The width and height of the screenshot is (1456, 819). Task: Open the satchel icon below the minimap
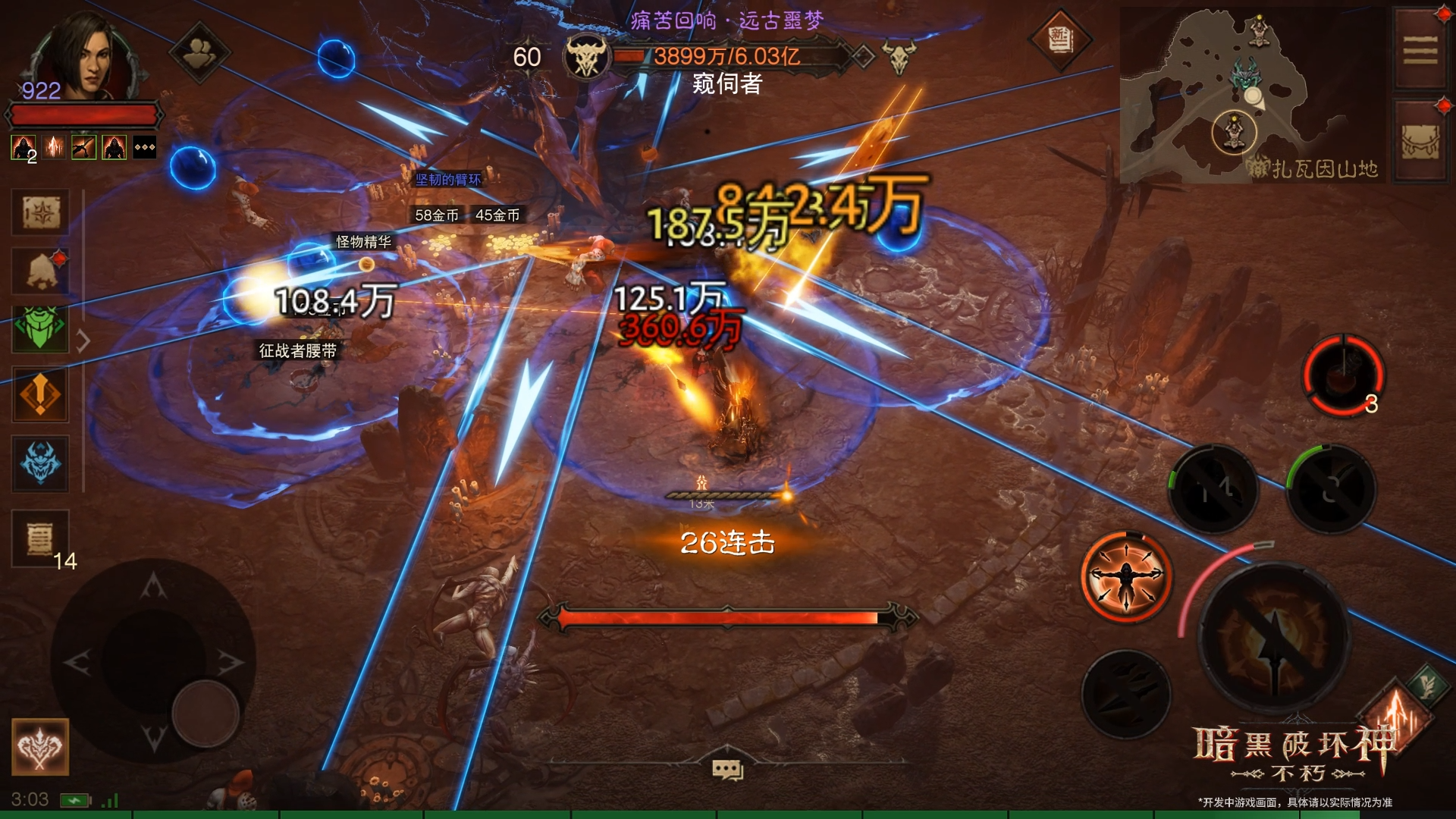(x=1419, y=140)
